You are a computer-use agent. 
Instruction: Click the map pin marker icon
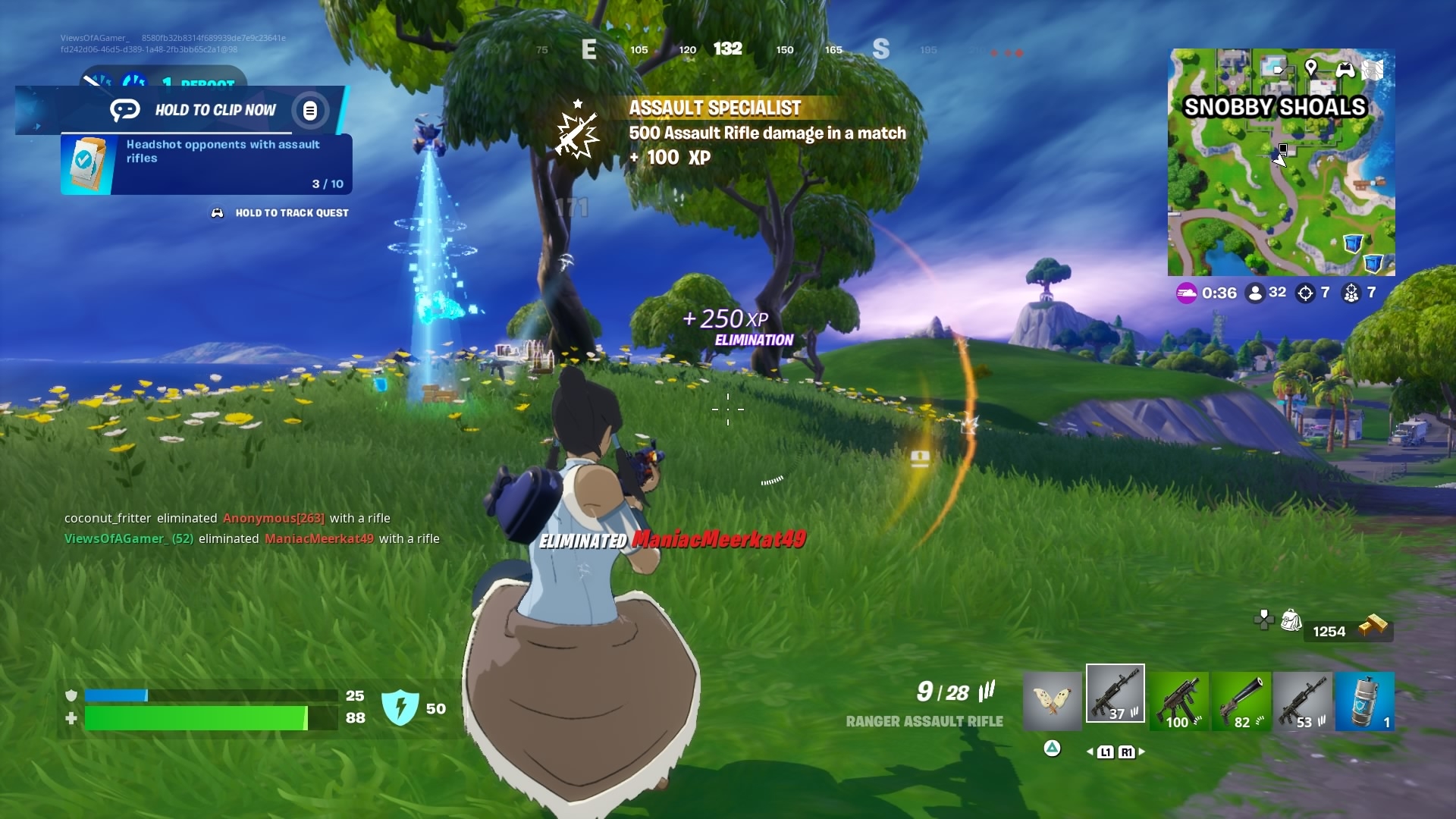[x=1310, y=68]
